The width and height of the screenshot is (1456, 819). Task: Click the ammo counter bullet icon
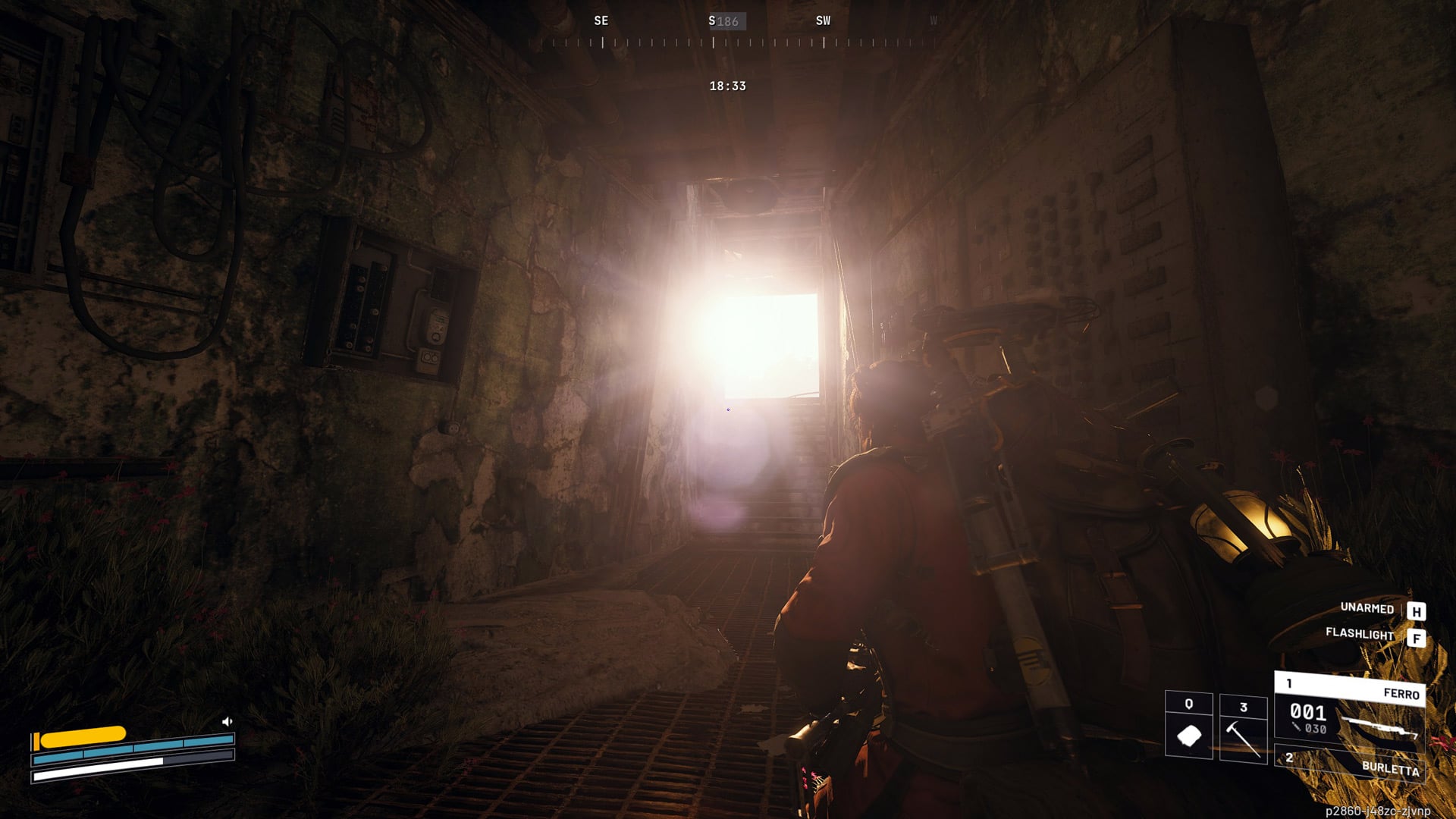(x=1296, y=726)
